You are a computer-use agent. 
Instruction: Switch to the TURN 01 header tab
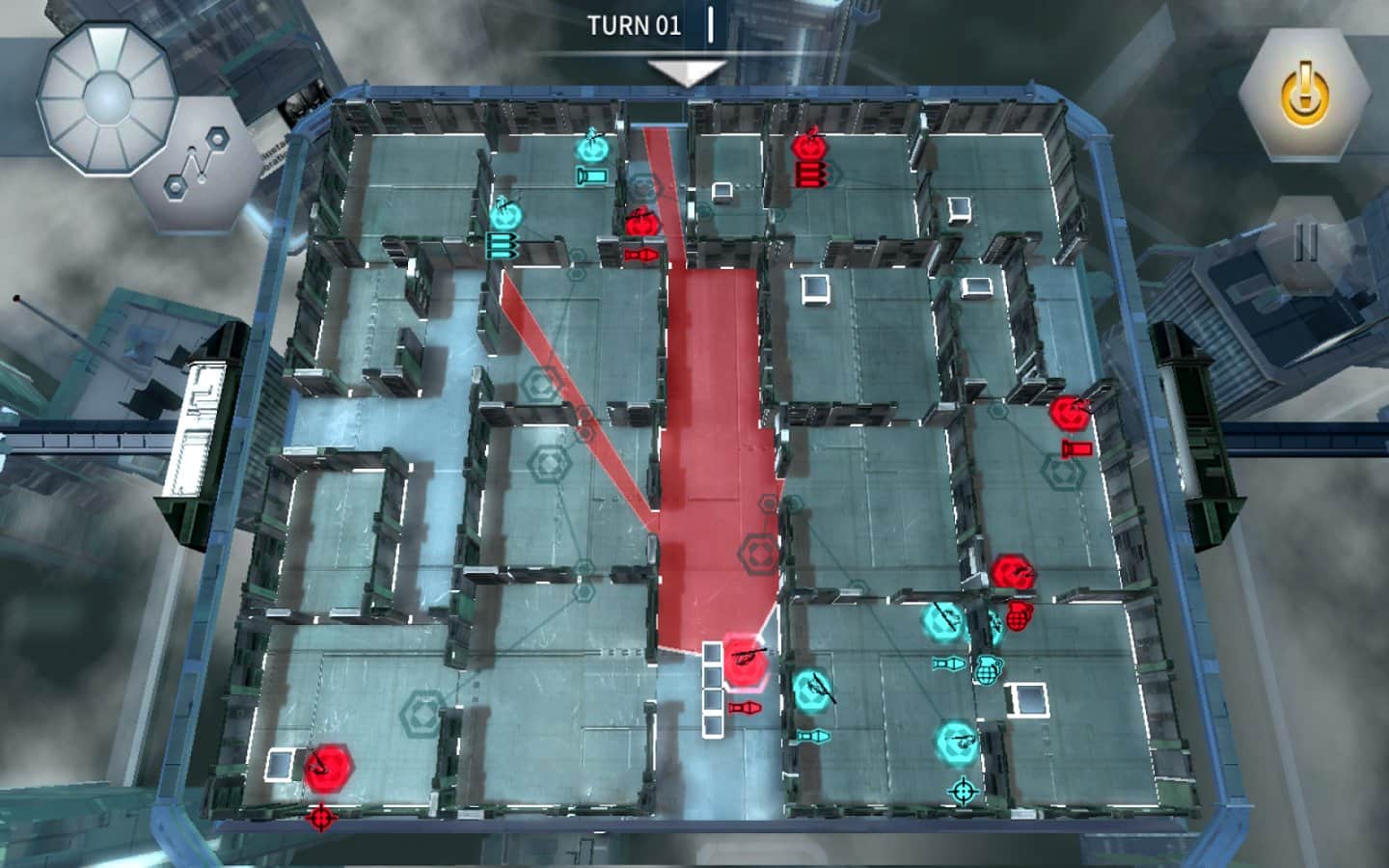pos(637,26)
